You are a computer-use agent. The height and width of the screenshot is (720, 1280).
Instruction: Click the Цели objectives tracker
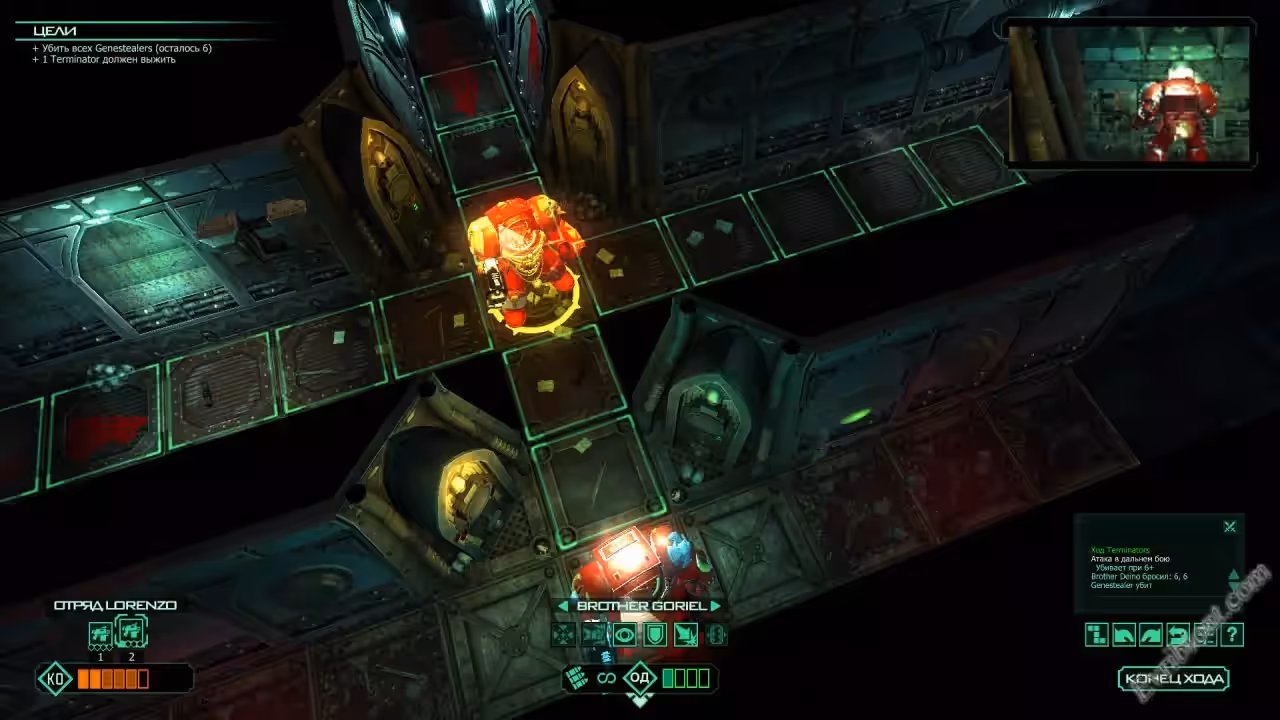pyautogui.click(x=56, y=30)
